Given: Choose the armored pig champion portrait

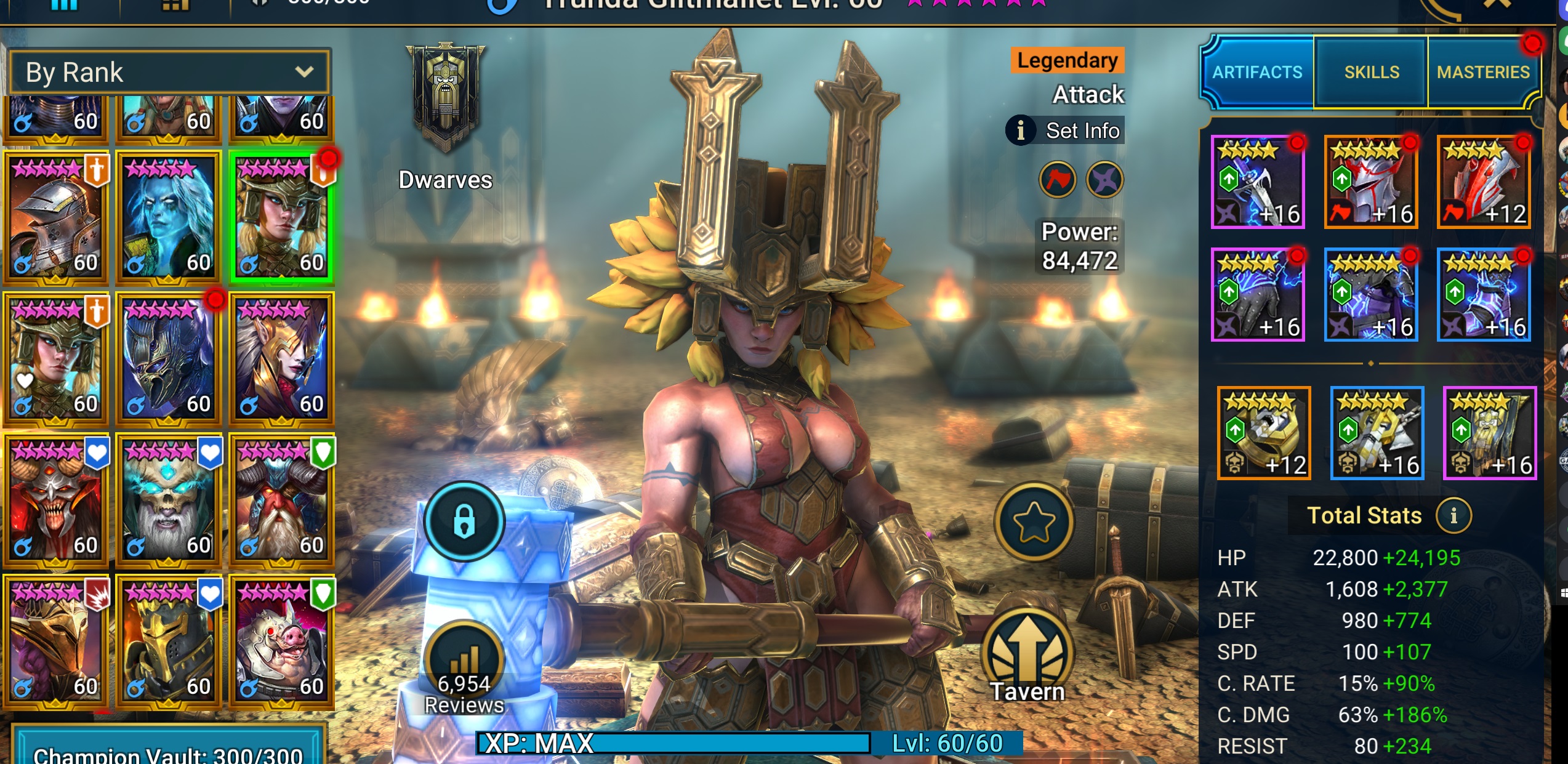Looking at the screenshot, I should point(281,642).
